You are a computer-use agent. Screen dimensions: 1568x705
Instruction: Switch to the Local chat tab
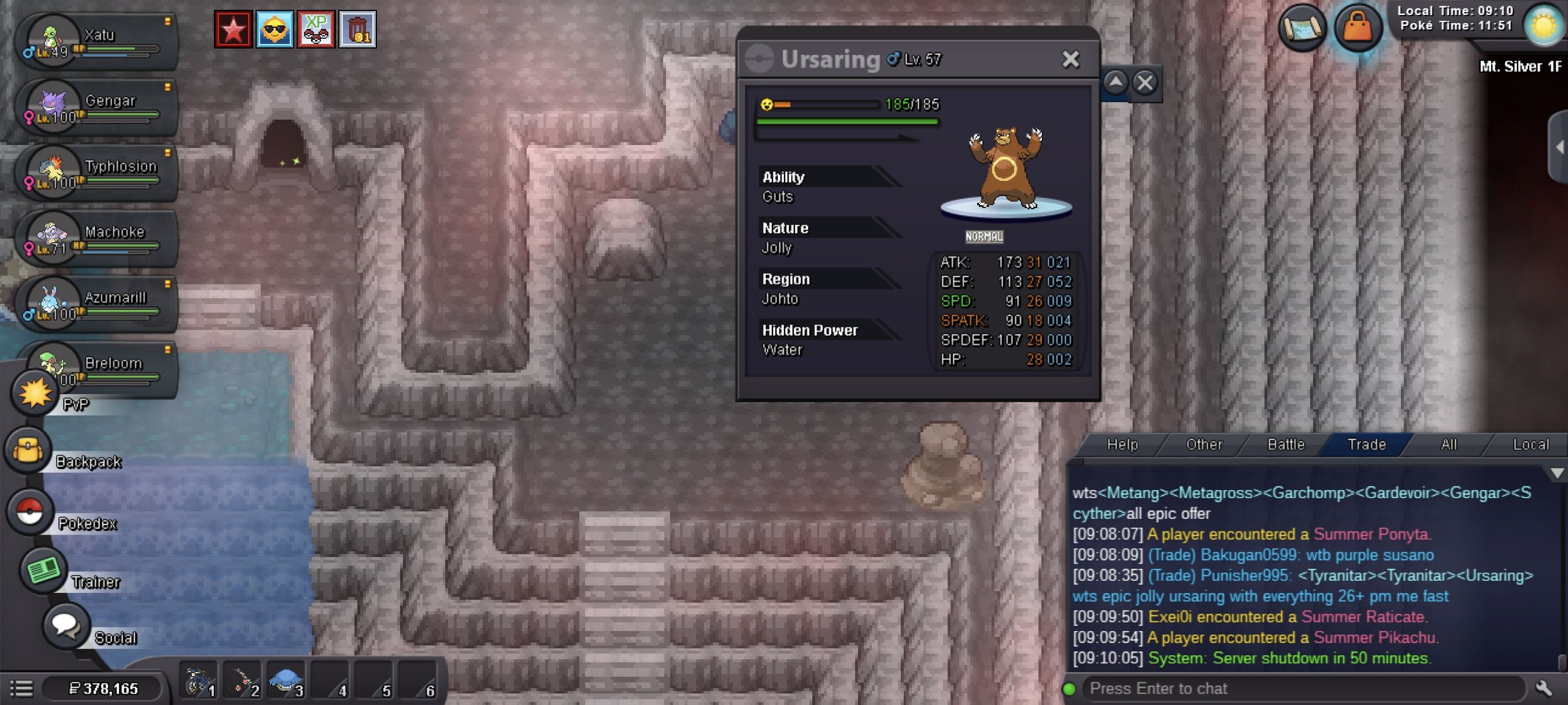tap(1530, 444)
